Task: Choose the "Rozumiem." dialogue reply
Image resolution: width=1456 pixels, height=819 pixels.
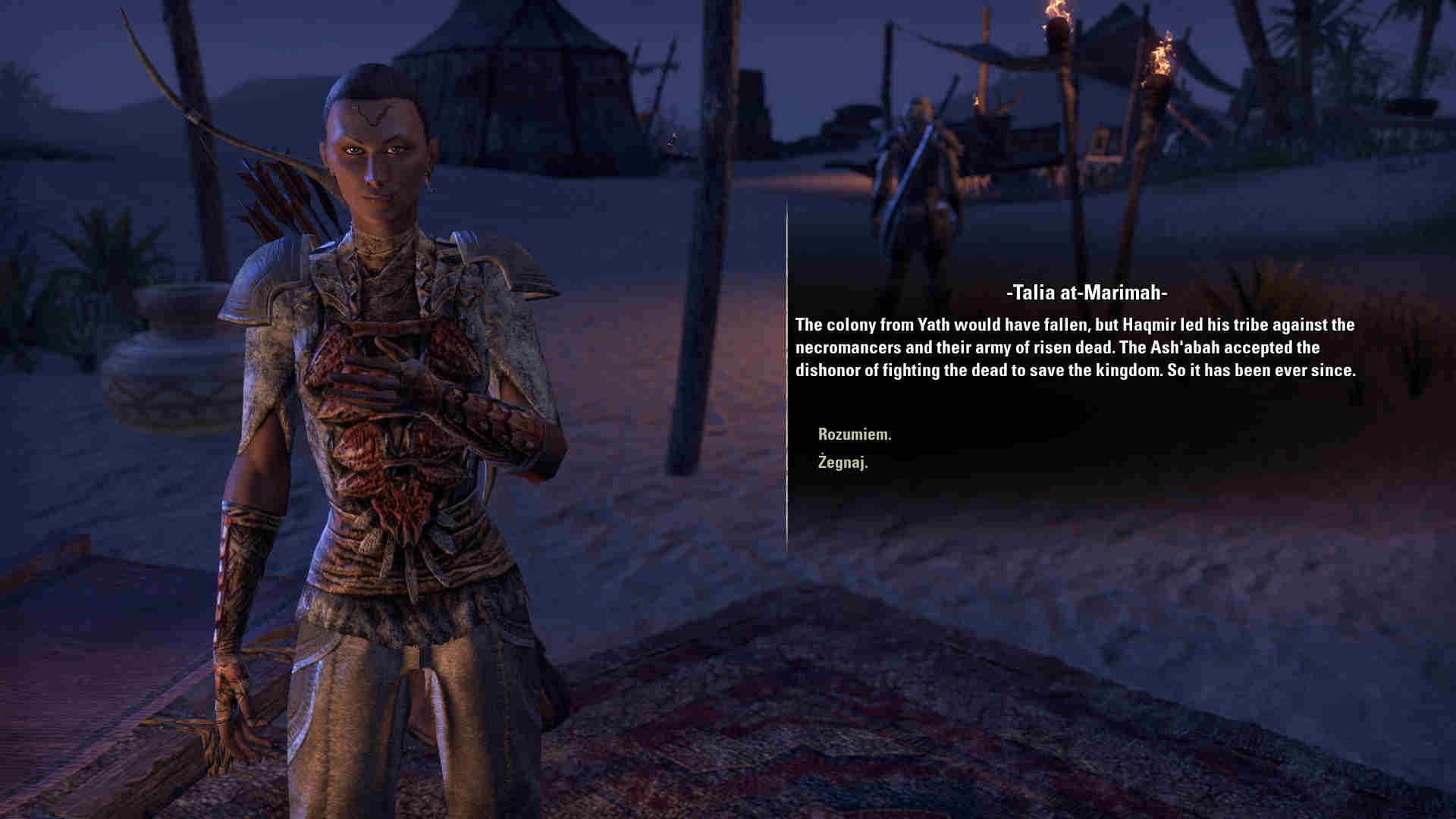Action: pos(855,435)
